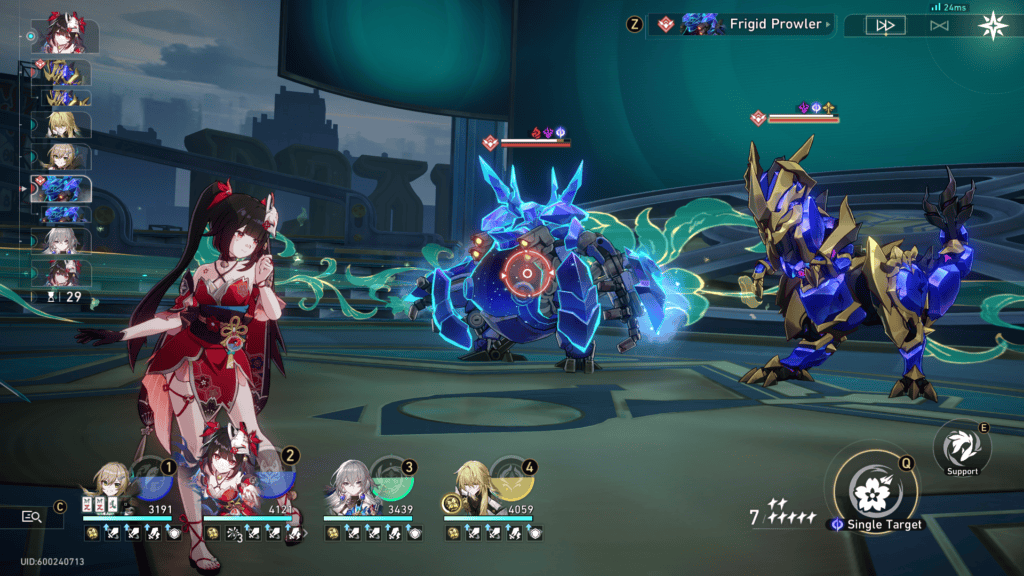Open the pause menu star icon
This screenshot has width=1024, height=576.
(x=993, y=25)
